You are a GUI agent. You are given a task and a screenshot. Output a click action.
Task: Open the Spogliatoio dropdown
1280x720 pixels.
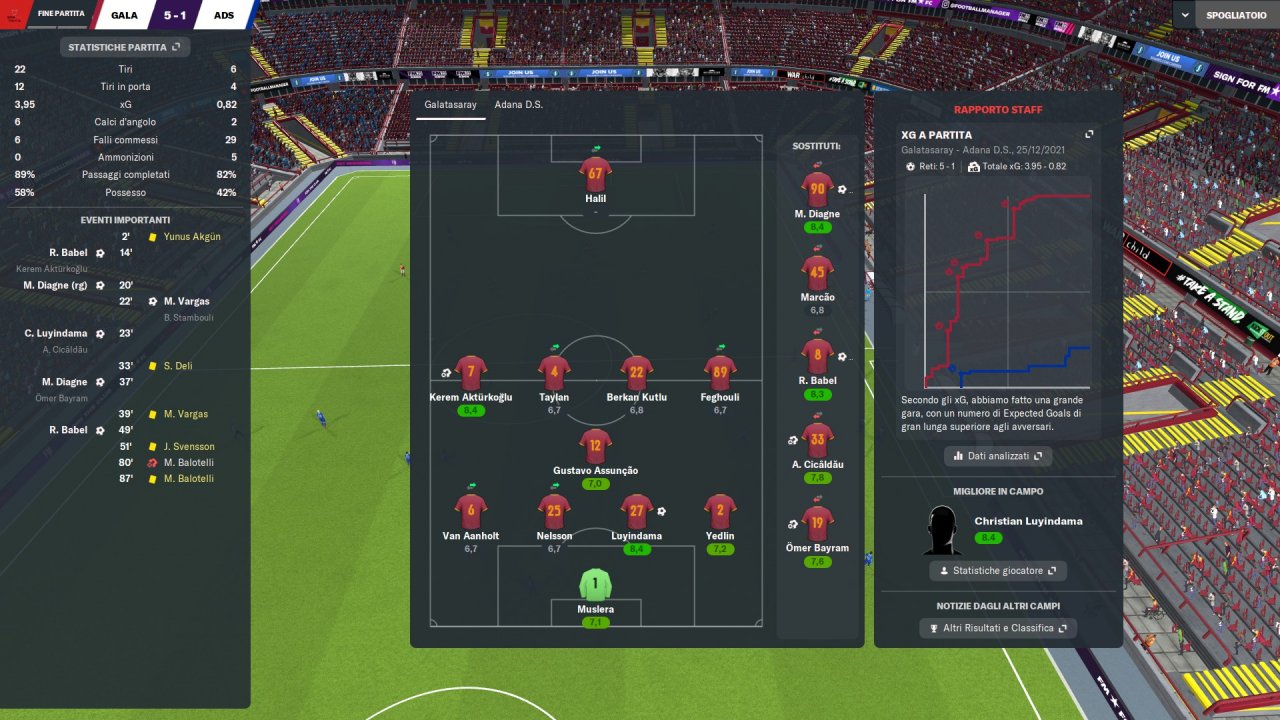coord(1224,15)
